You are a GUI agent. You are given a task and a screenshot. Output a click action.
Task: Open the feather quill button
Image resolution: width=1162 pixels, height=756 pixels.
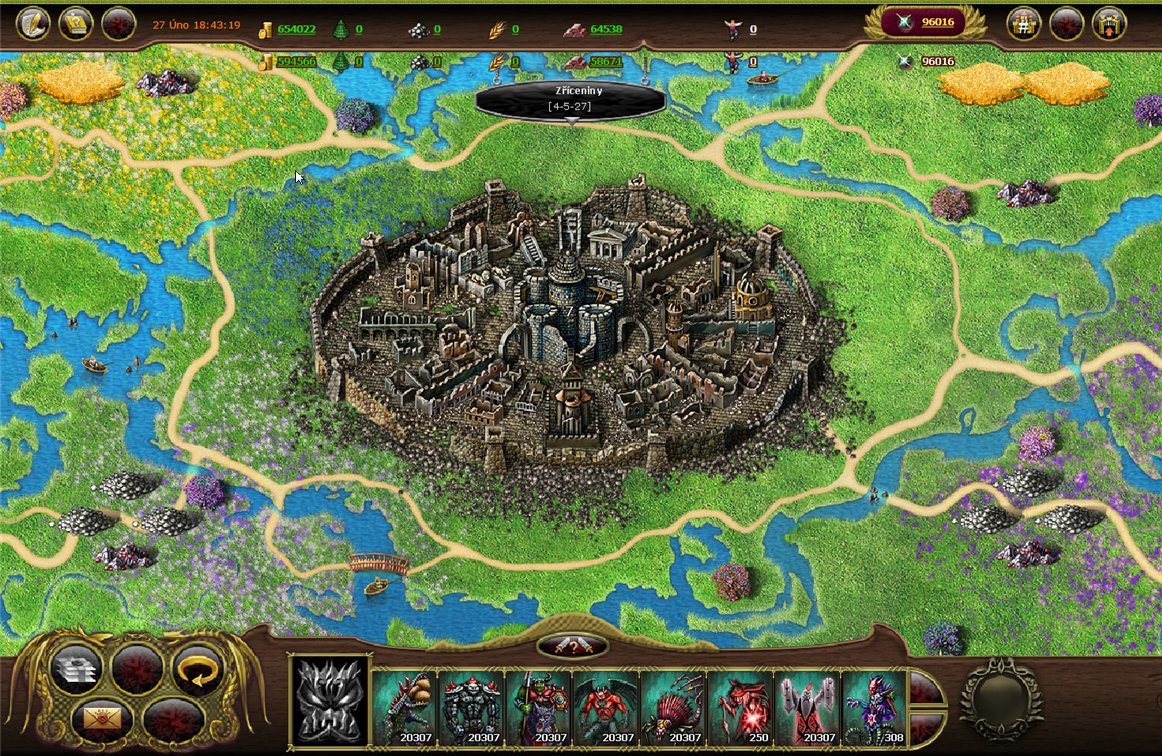pos(33,23)
